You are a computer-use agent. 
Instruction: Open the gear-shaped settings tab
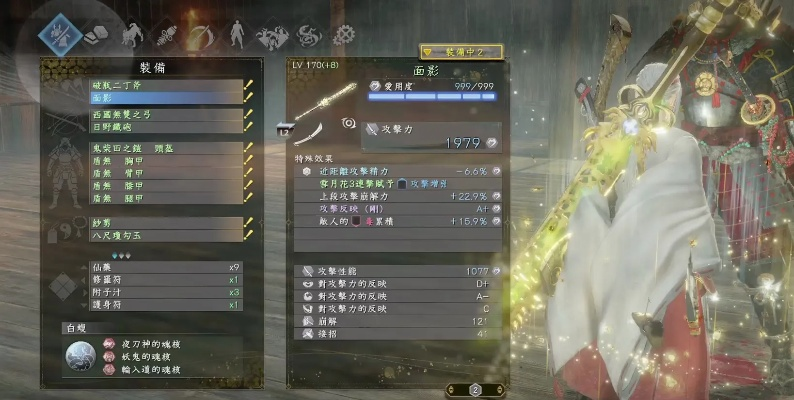344,36
